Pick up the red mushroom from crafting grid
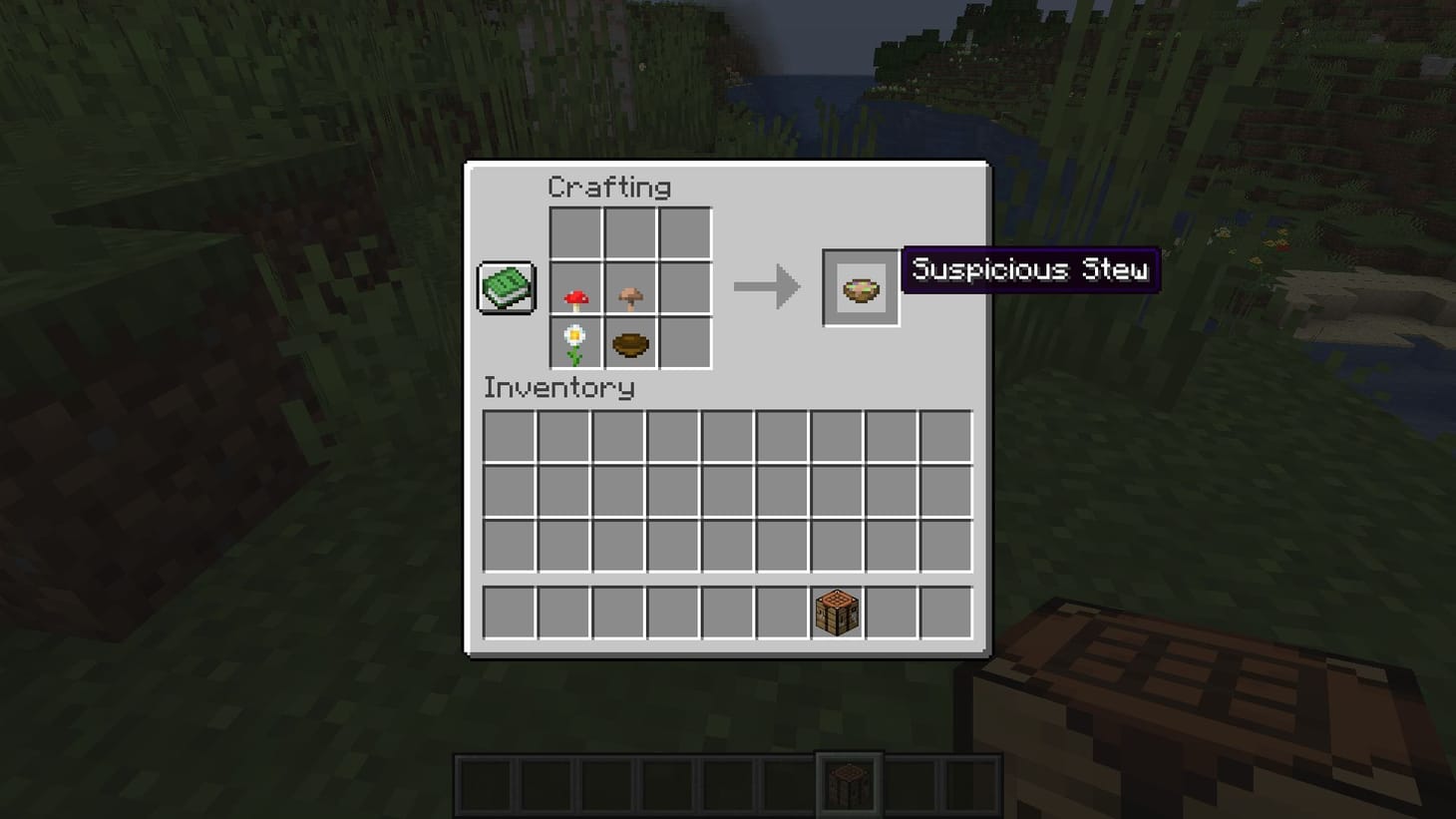 [x=575, y=286]
